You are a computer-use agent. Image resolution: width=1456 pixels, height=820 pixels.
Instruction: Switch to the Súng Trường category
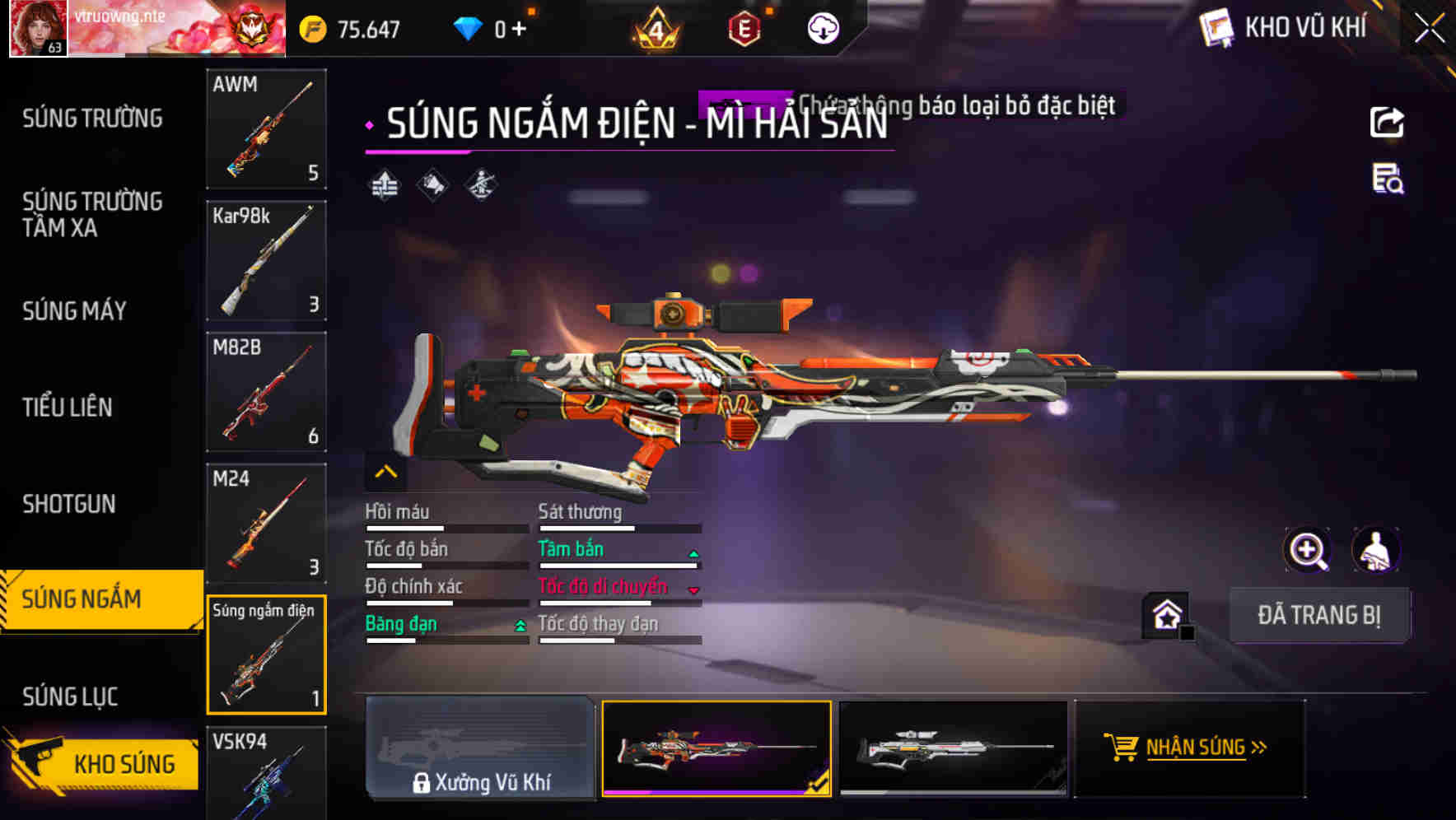pos(92,119)
